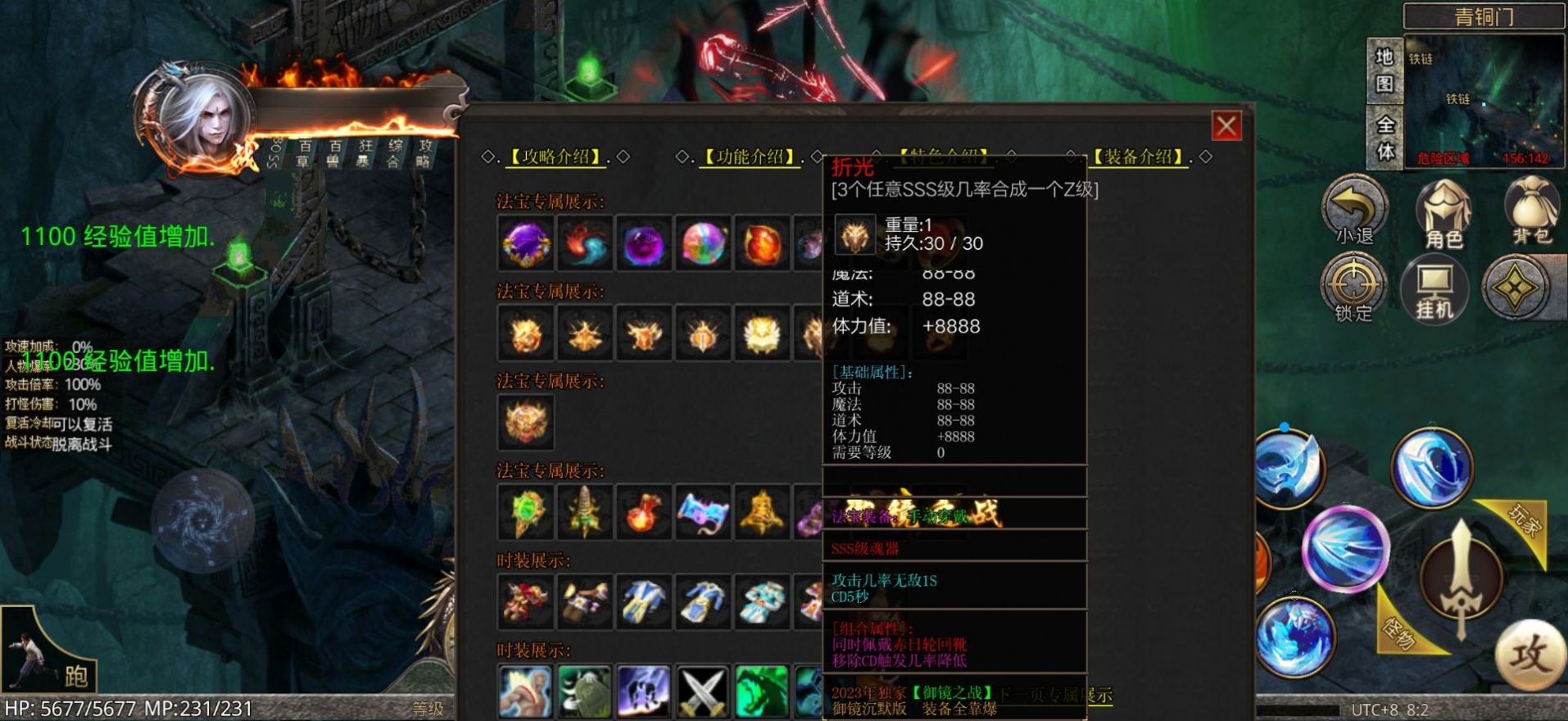This screenshot has height=721, width=1568.
Task: Pick the red potion flask treasure icon
Action: [x=644, y=511]
